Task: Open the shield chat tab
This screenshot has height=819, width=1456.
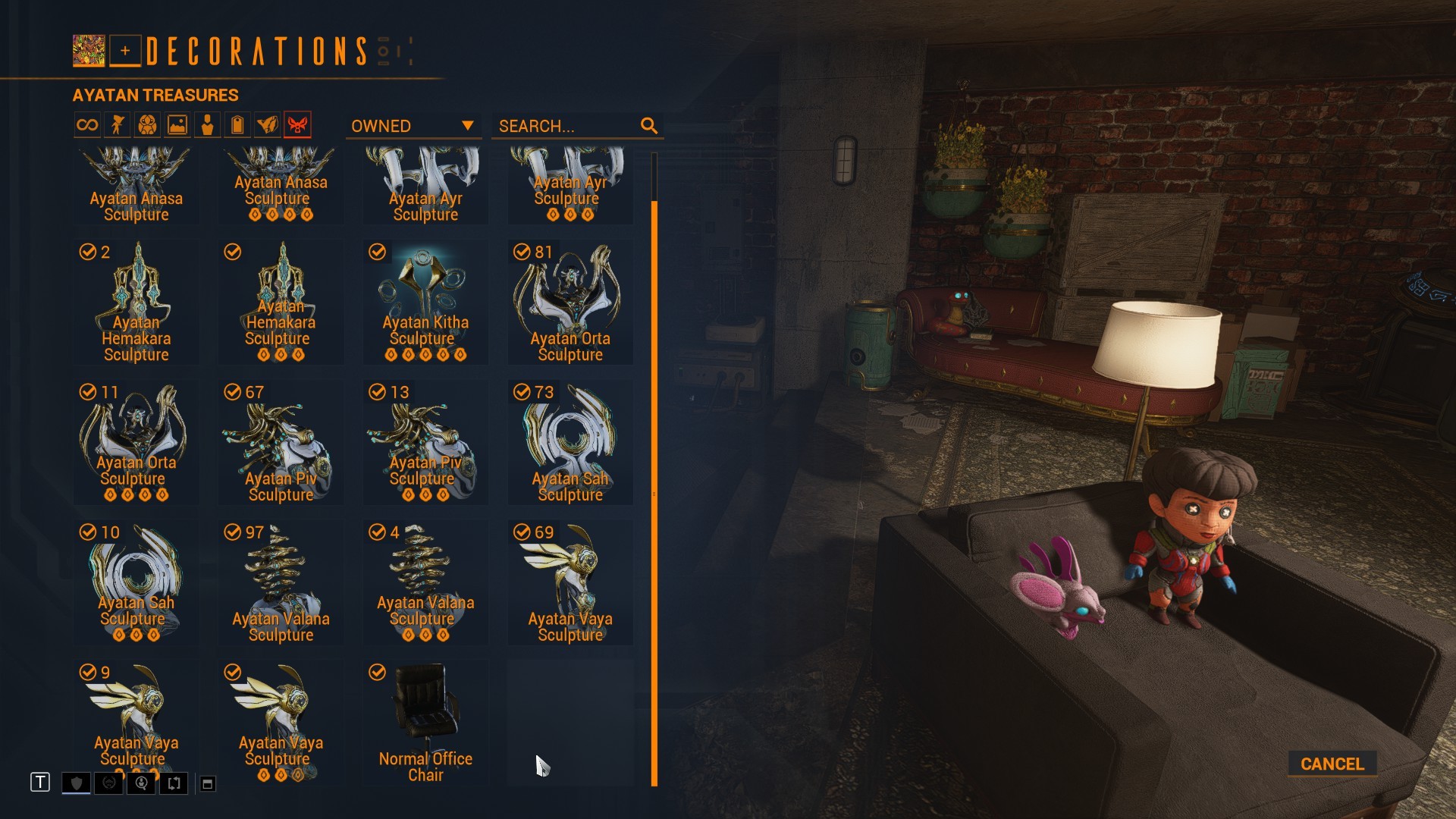Action: [76, 783]
